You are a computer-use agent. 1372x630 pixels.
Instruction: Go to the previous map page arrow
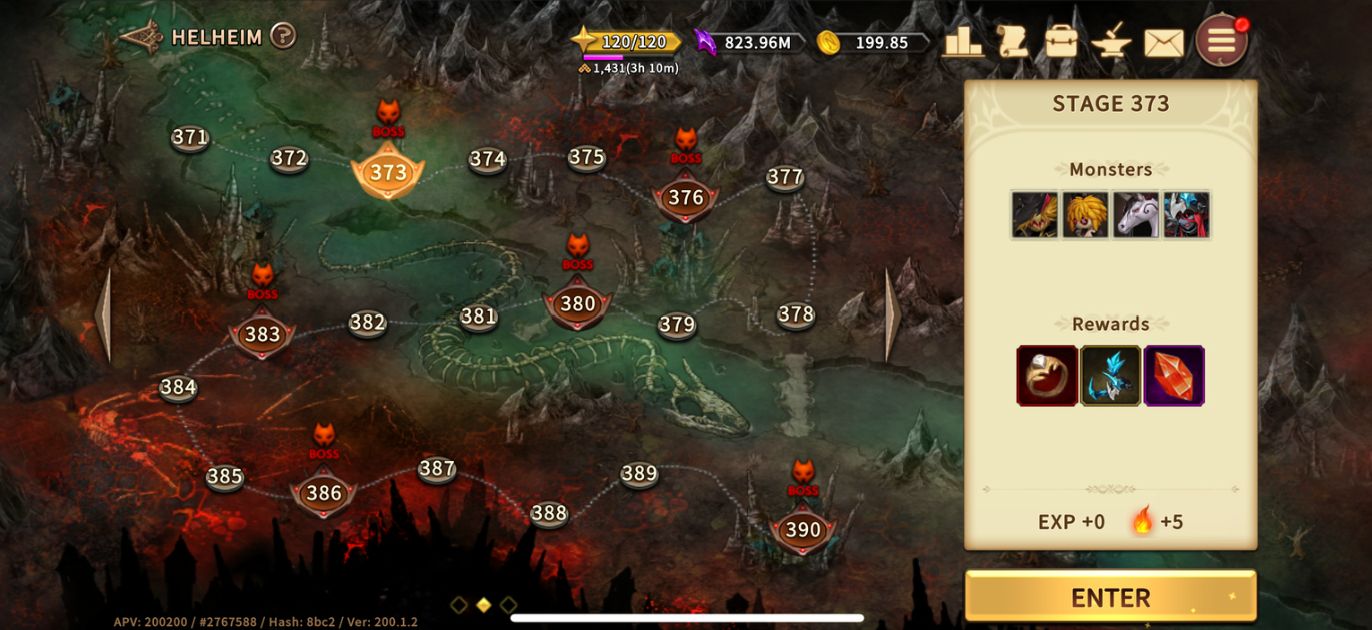tap(103, 316)
